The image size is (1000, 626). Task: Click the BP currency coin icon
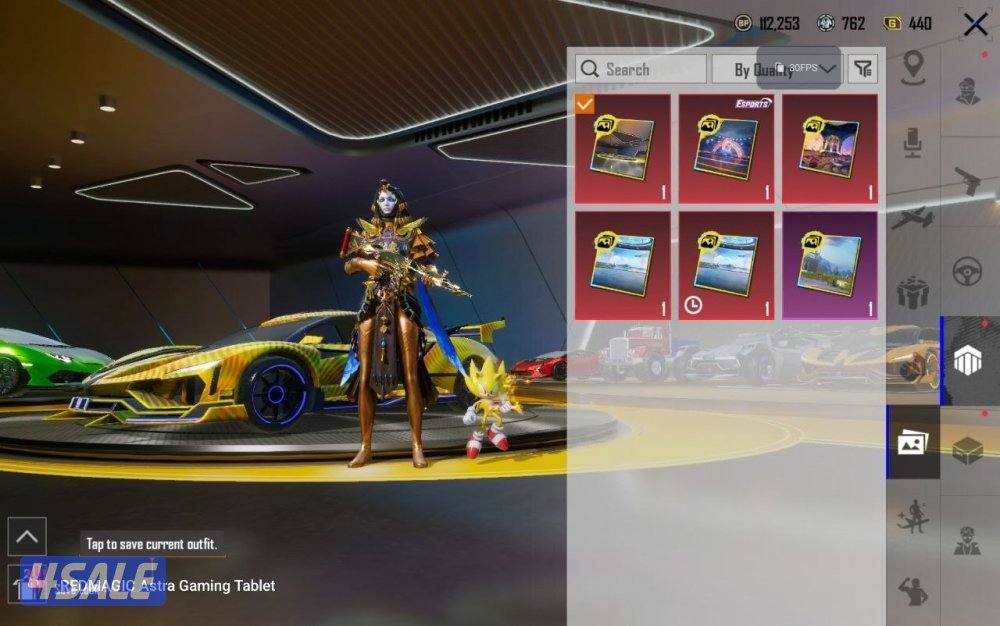(x=743, y=23)
